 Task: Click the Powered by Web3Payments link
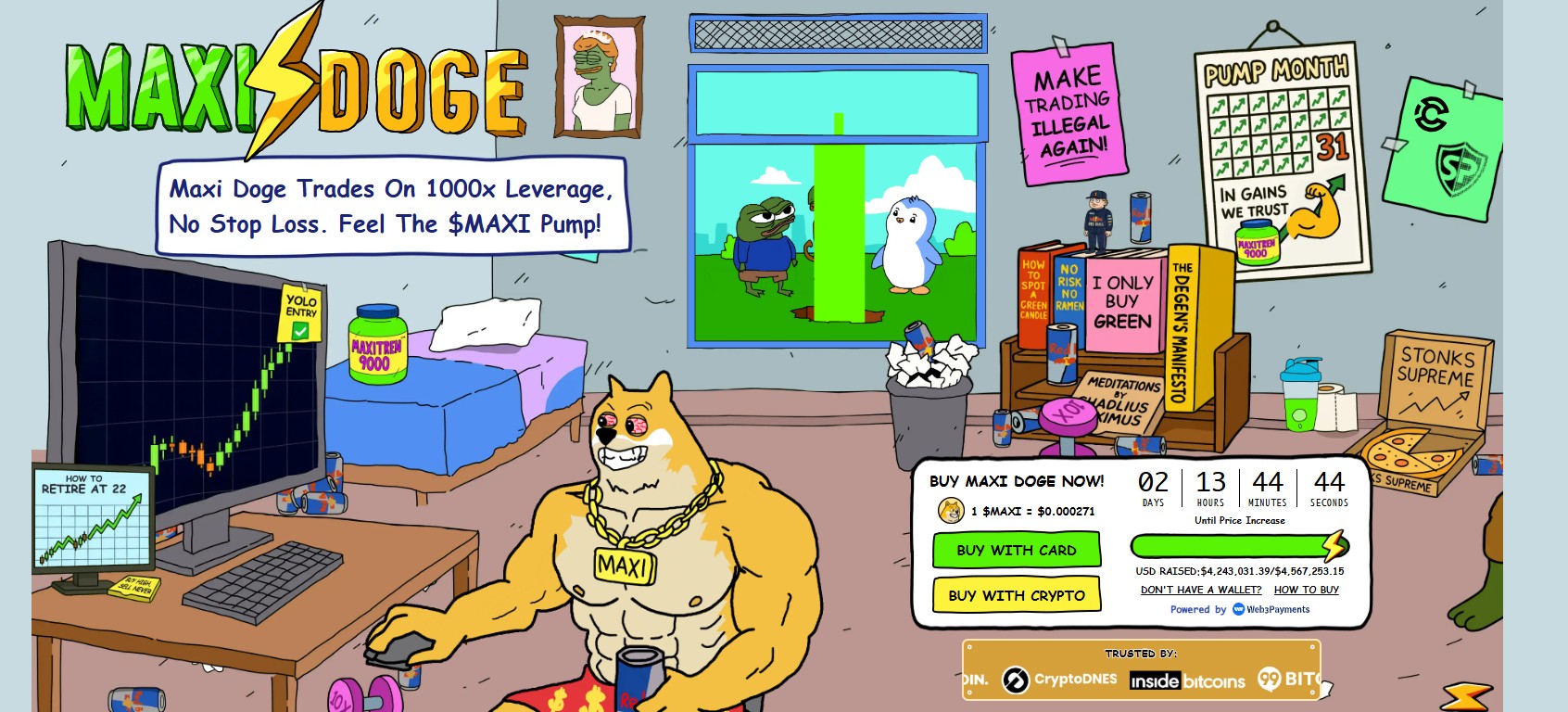point(1242,610)
